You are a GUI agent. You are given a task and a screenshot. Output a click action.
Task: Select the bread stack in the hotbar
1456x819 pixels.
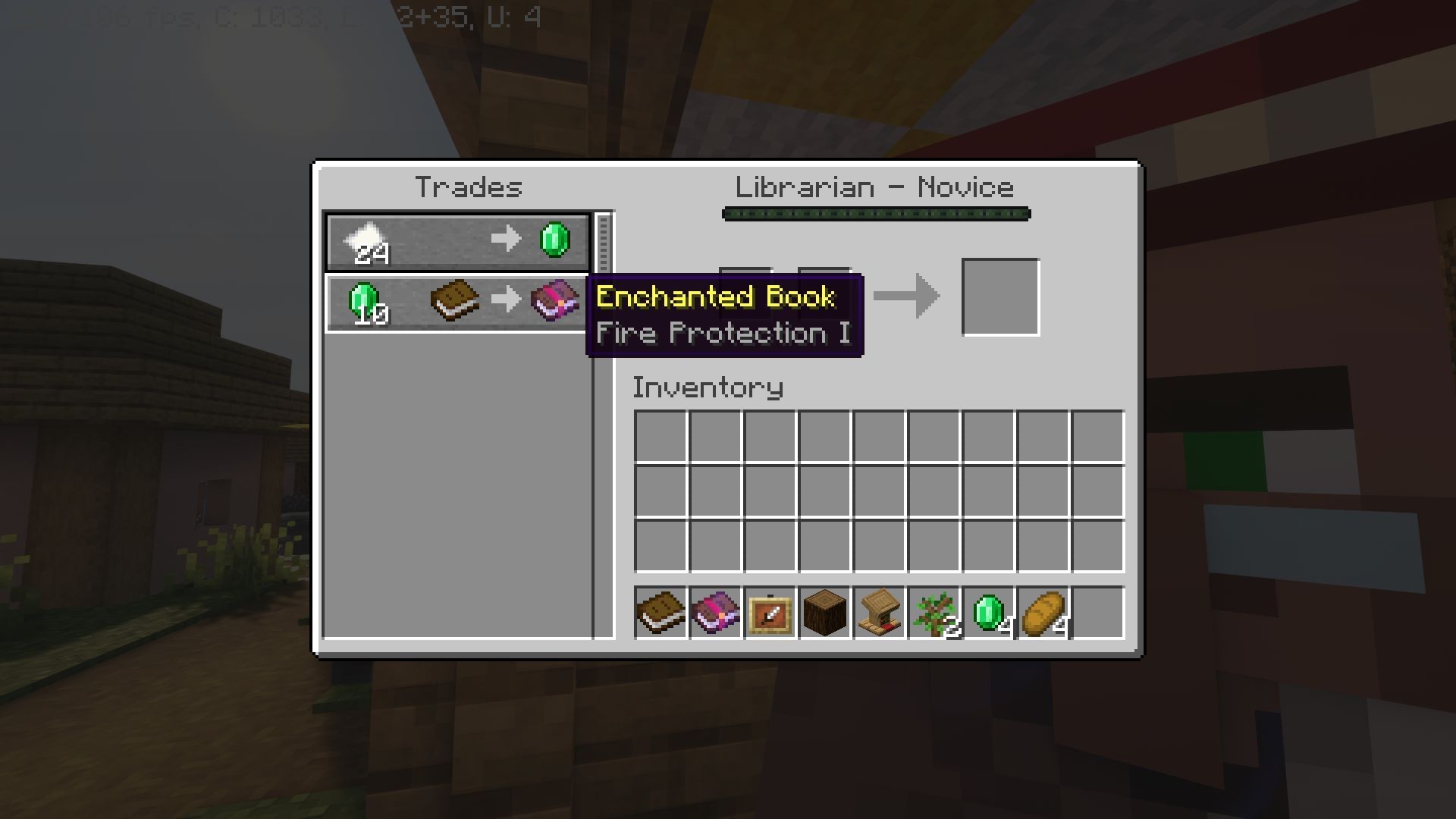coord(1043,614)
